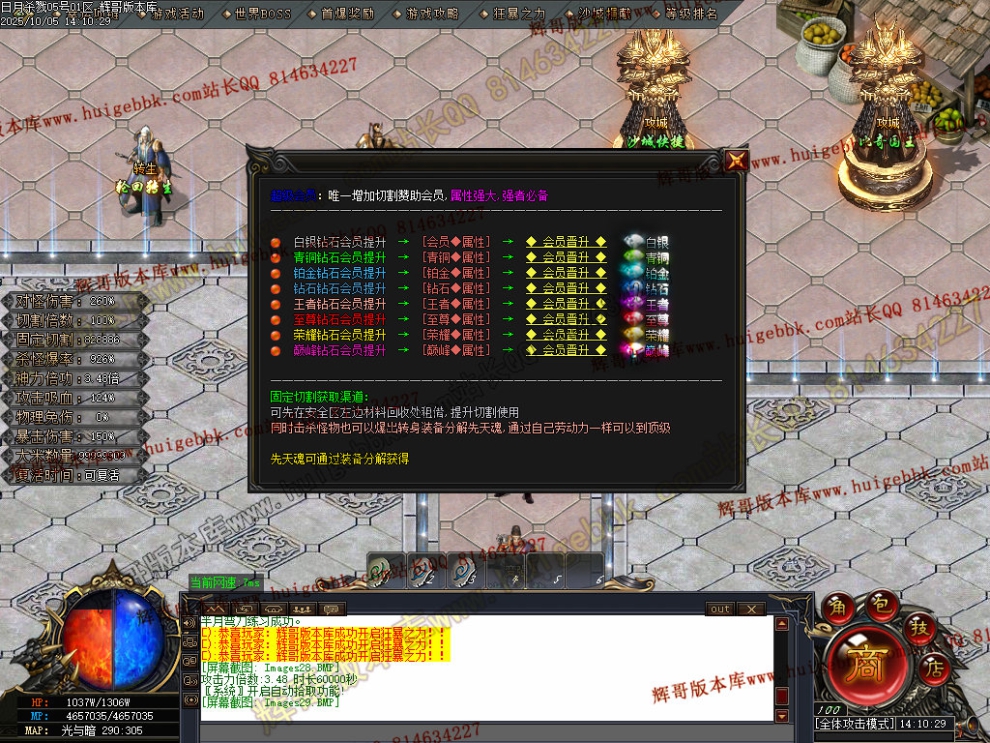
Task: Close the membership upgrade dialog
Action: point(736,161)
